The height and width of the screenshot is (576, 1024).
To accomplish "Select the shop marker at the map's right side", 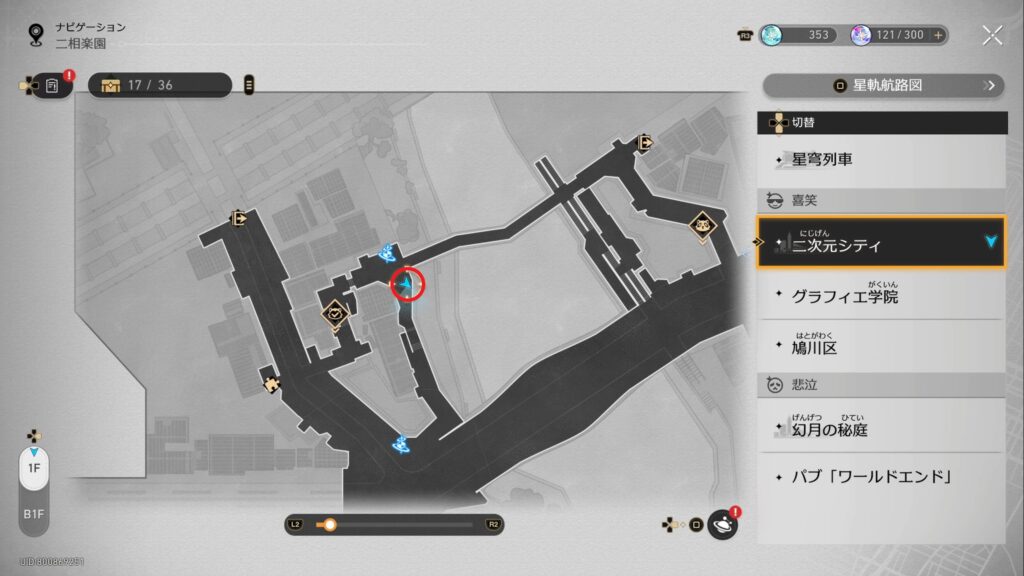I will click(x=704, y=226).
